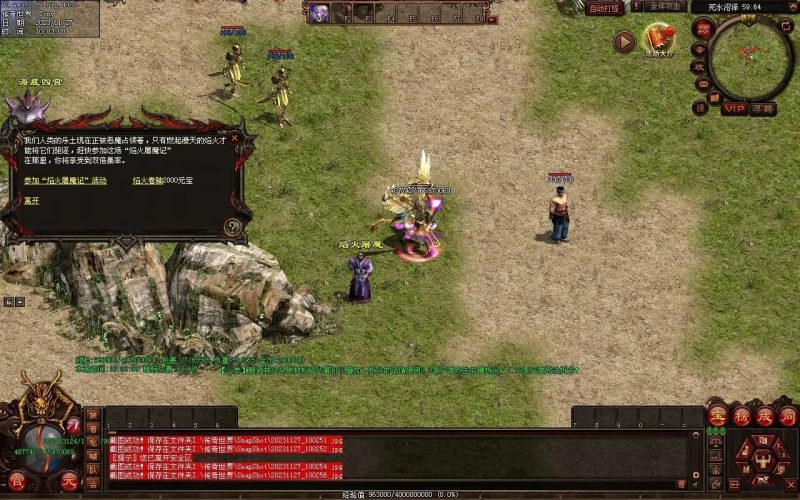The image size is (800, 500).
Task: Open the 宝 treasure shop button
Action: (x=717, y=416)
